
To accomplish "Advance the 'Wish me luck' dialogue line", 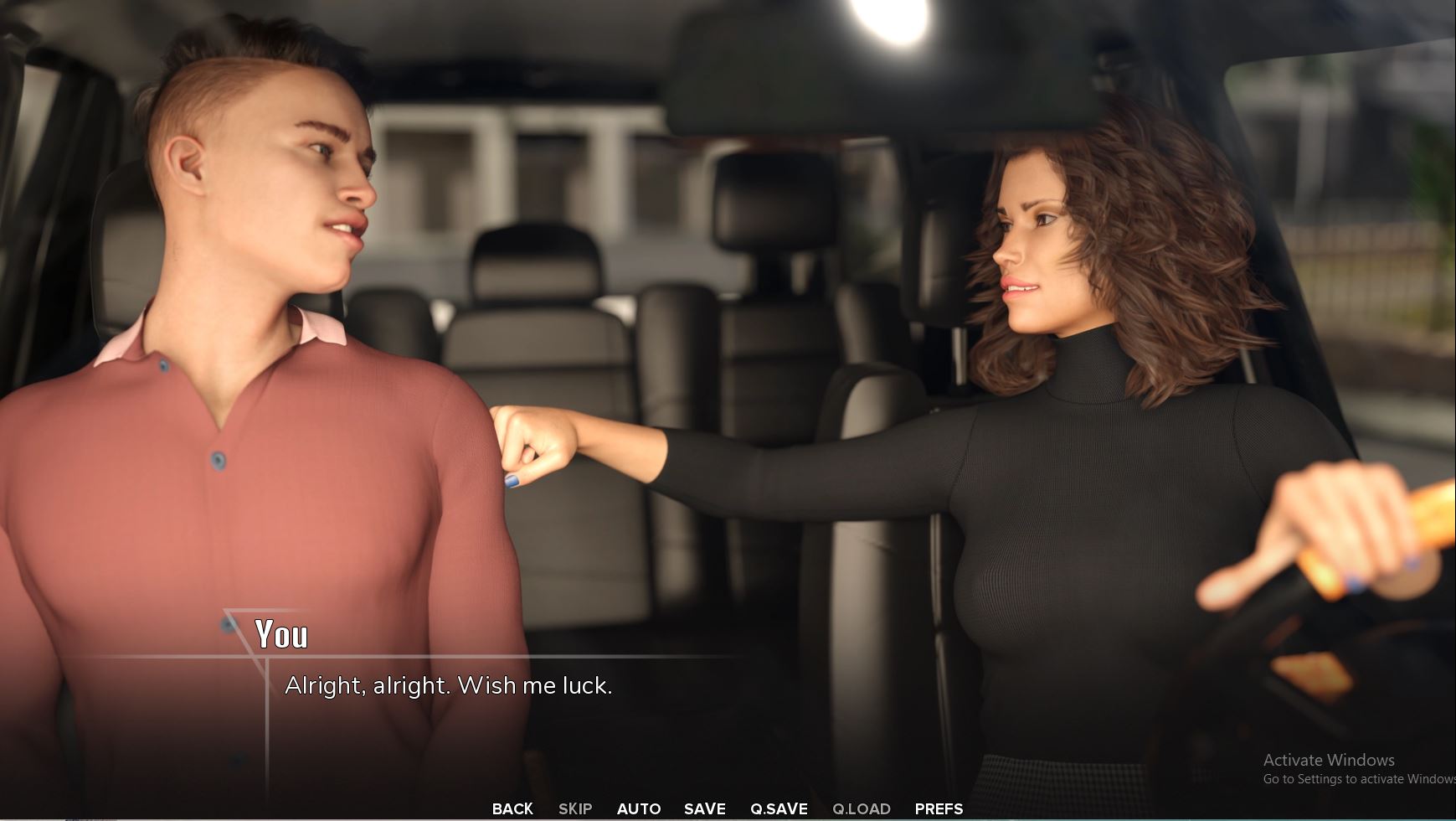I will 449,686.
